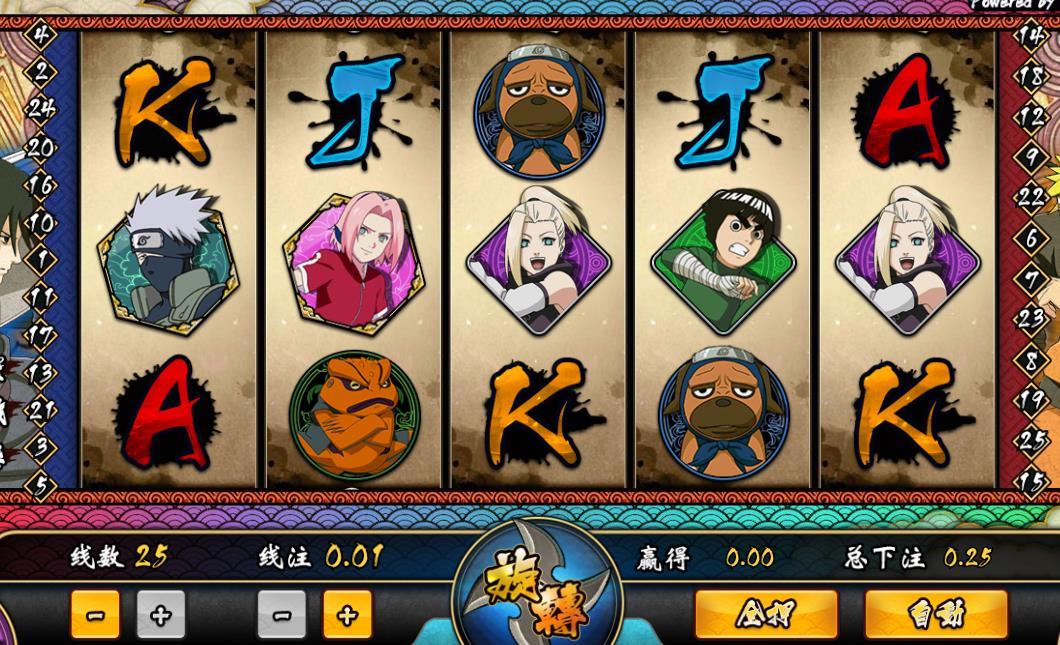Choose the 全押 max bet button
1060x645 pixels.
pyautogui.click(x=765, y=613)
